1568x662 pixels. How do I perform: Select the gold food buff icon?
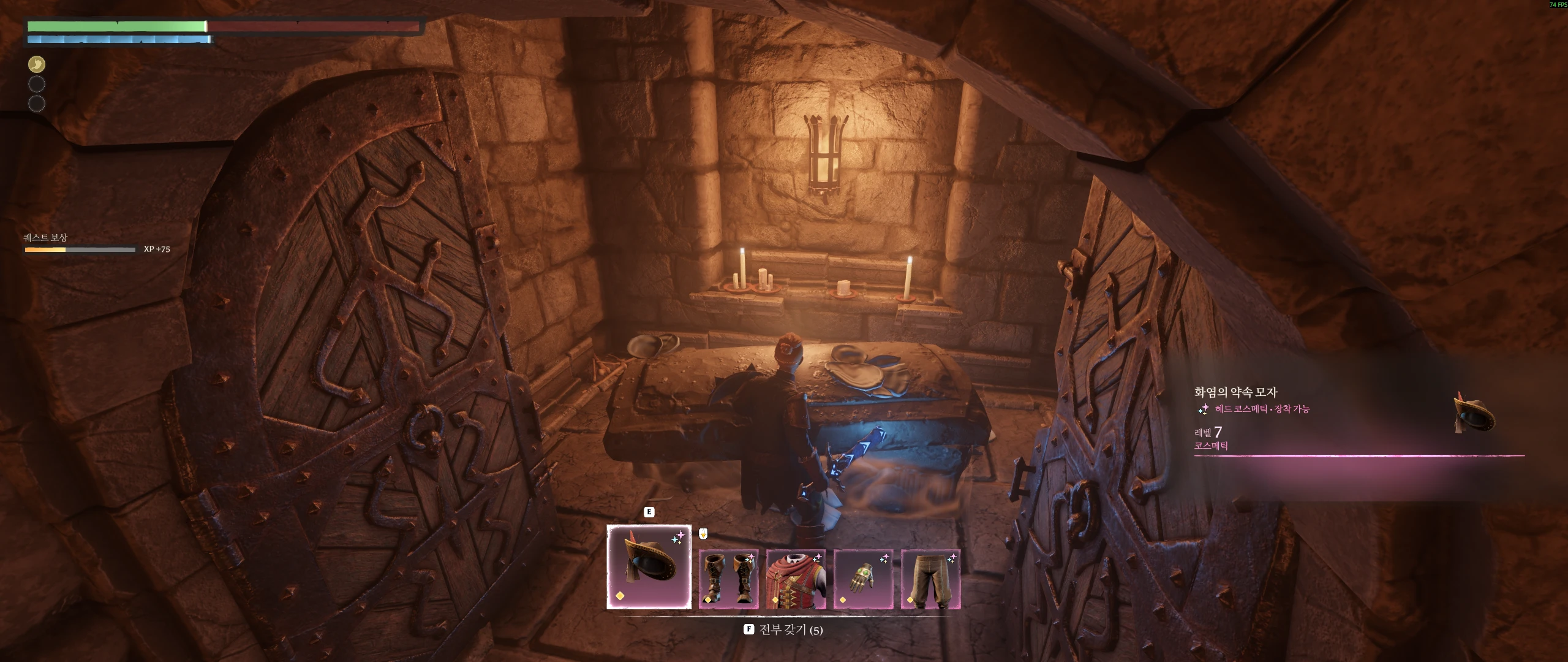[x=37, y=64]
